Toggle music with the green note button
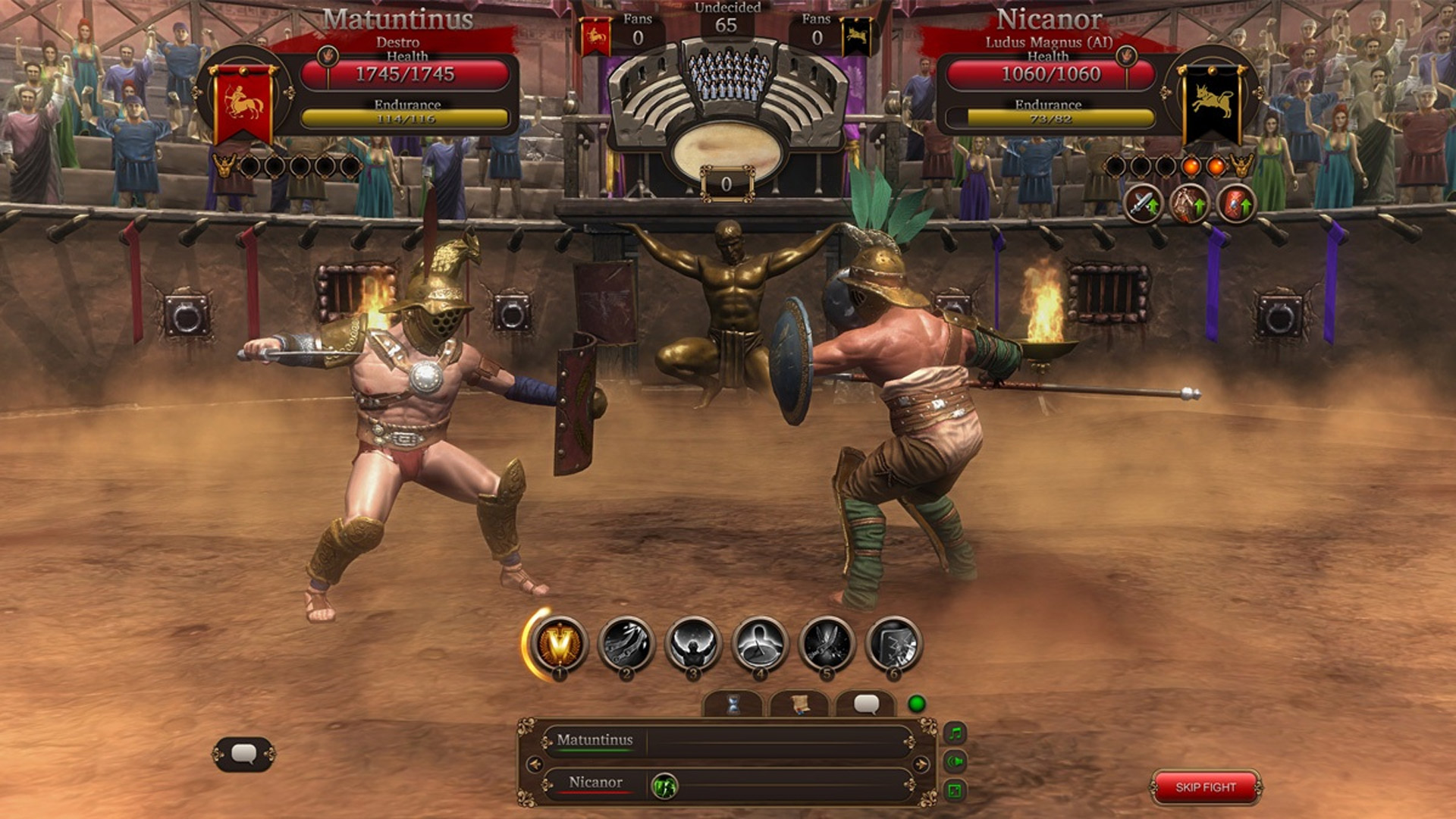 click(955, 733)
